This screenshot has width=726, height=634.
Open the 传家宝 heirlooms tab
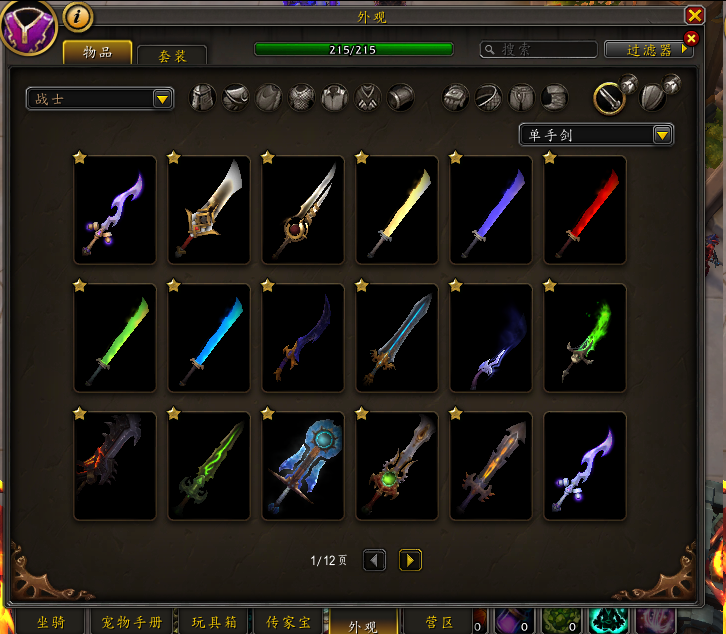287,622
